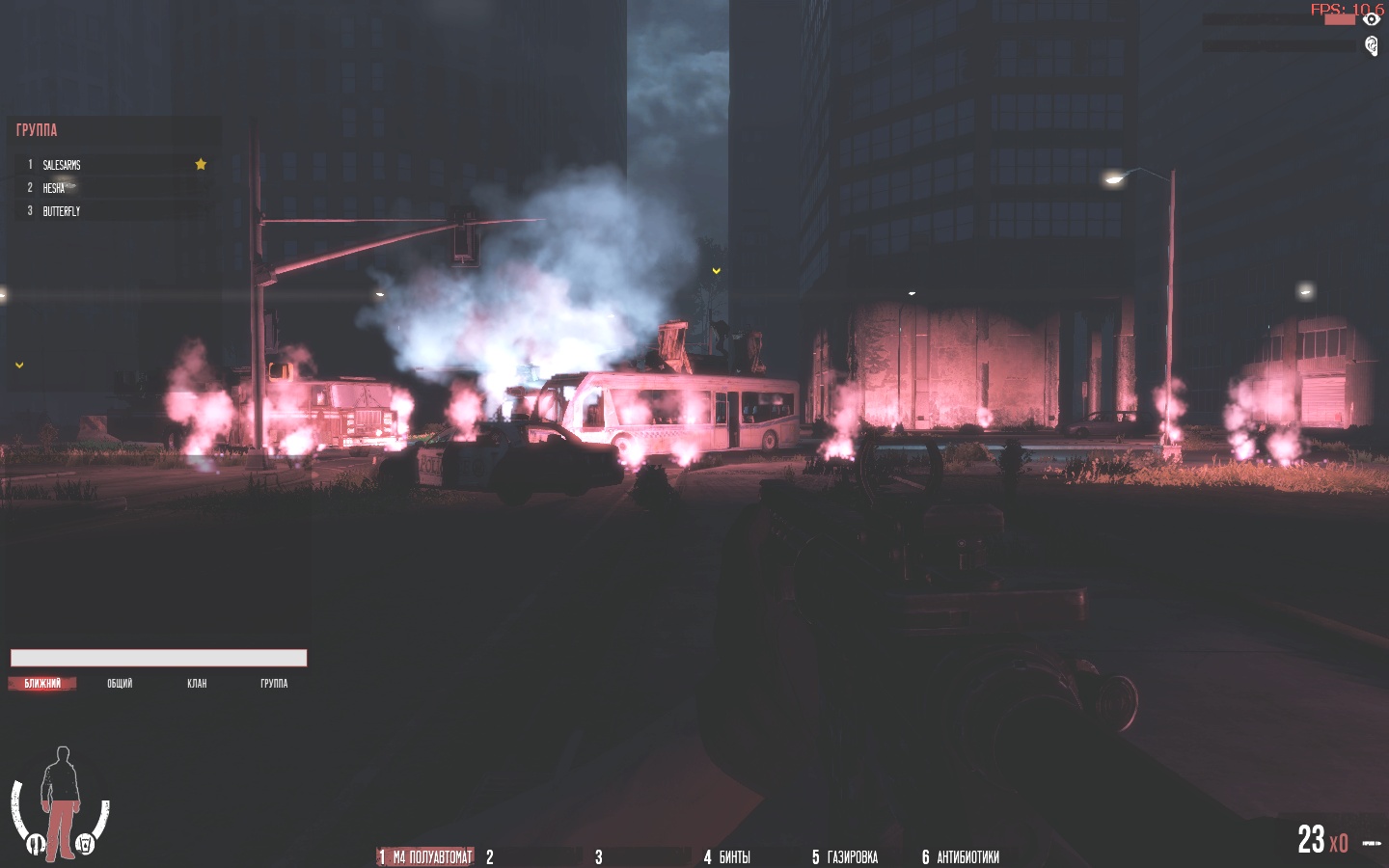
Task: Toggle the group panel's yellow chevron
Action: tap(19, 365)
